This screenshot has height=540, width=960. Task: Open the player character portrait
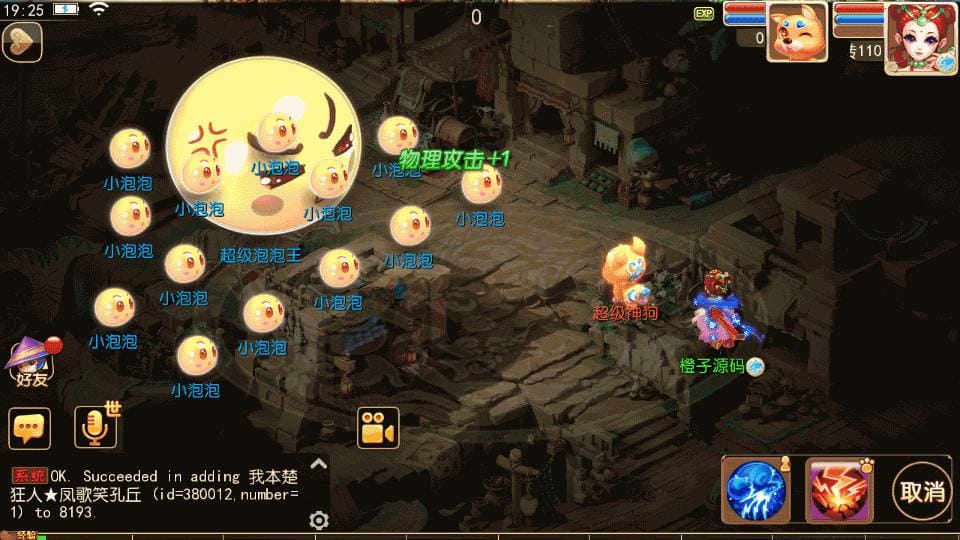[x=920, y=38]
